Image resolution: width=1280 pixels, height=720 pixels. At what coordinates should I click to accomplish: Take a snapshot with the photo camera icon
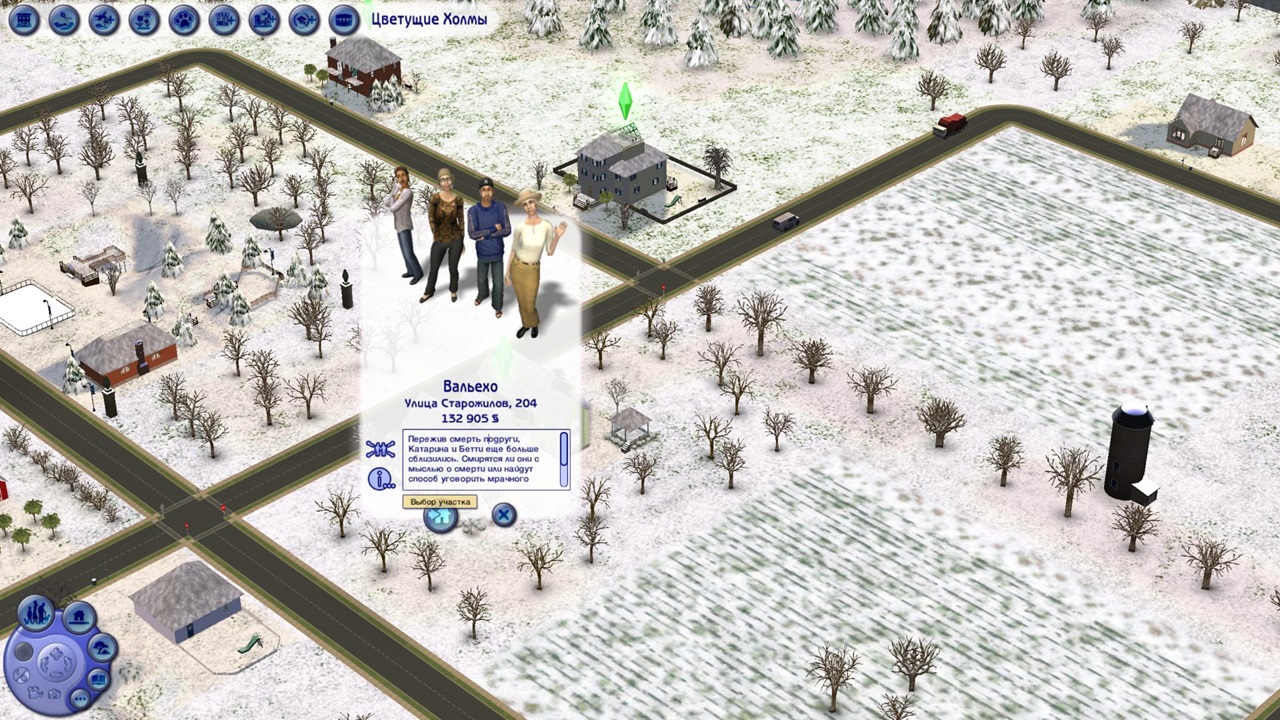tap(54, 695)
